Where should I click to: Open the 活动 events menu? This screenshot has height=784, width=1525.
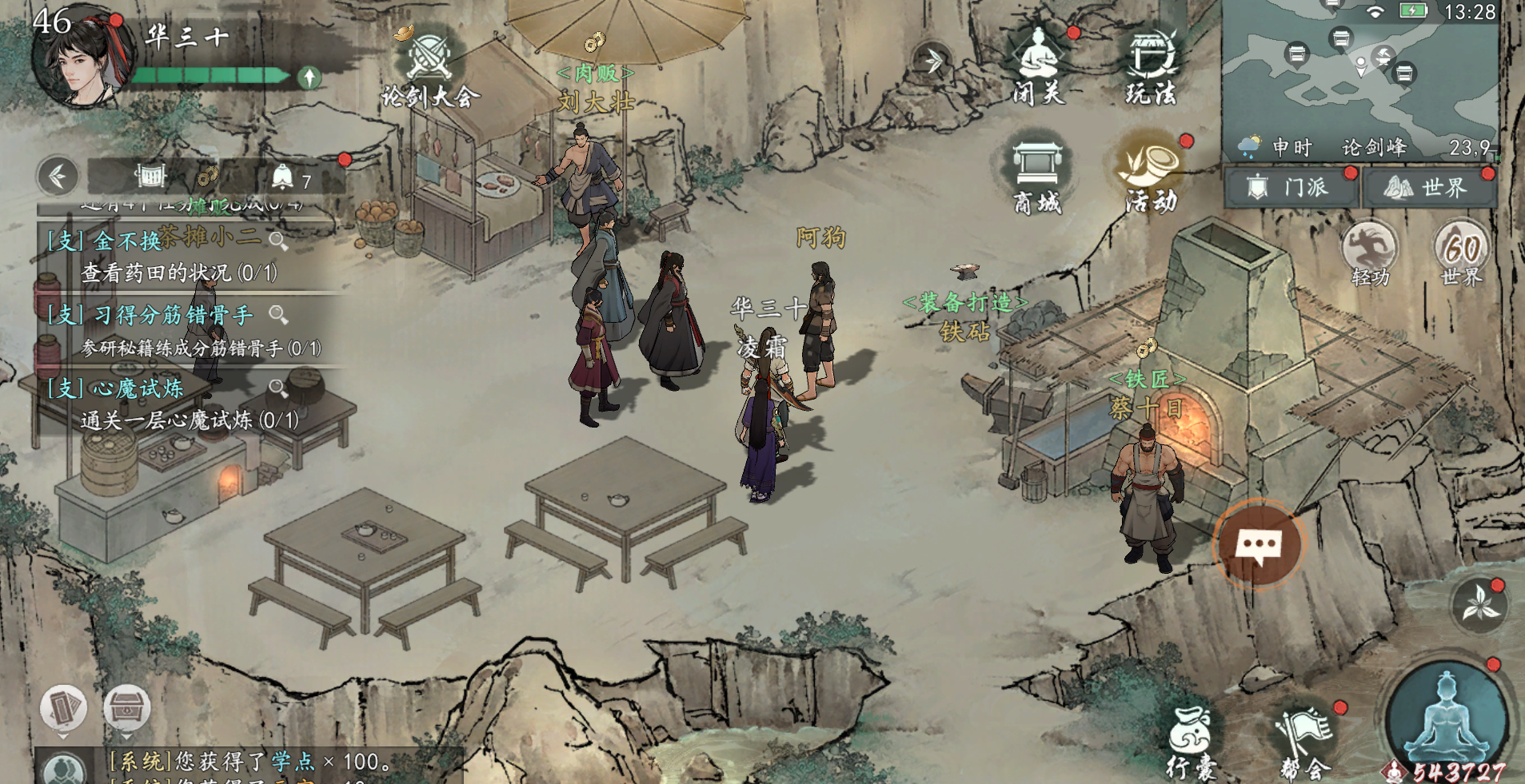(1152, 176)
